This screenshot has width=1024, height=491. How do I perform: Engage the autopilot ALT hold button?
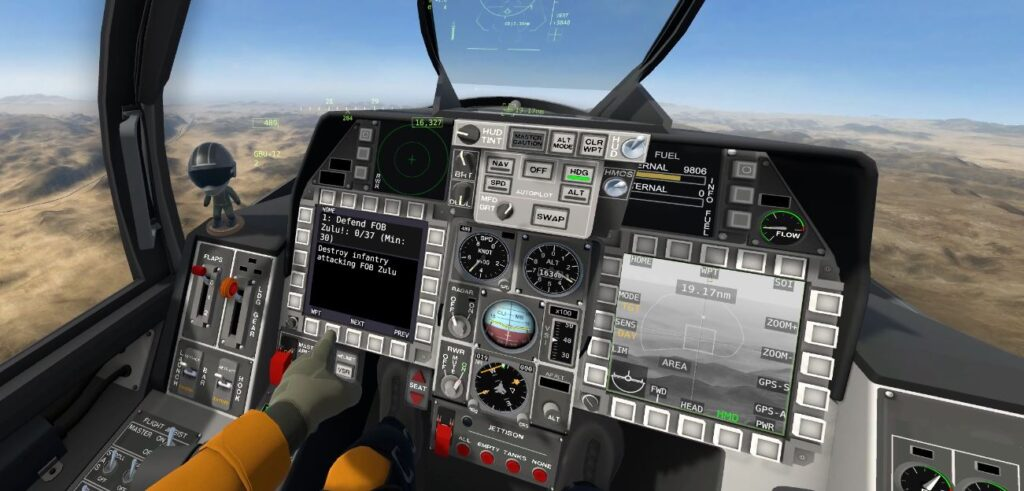[576, 193]
